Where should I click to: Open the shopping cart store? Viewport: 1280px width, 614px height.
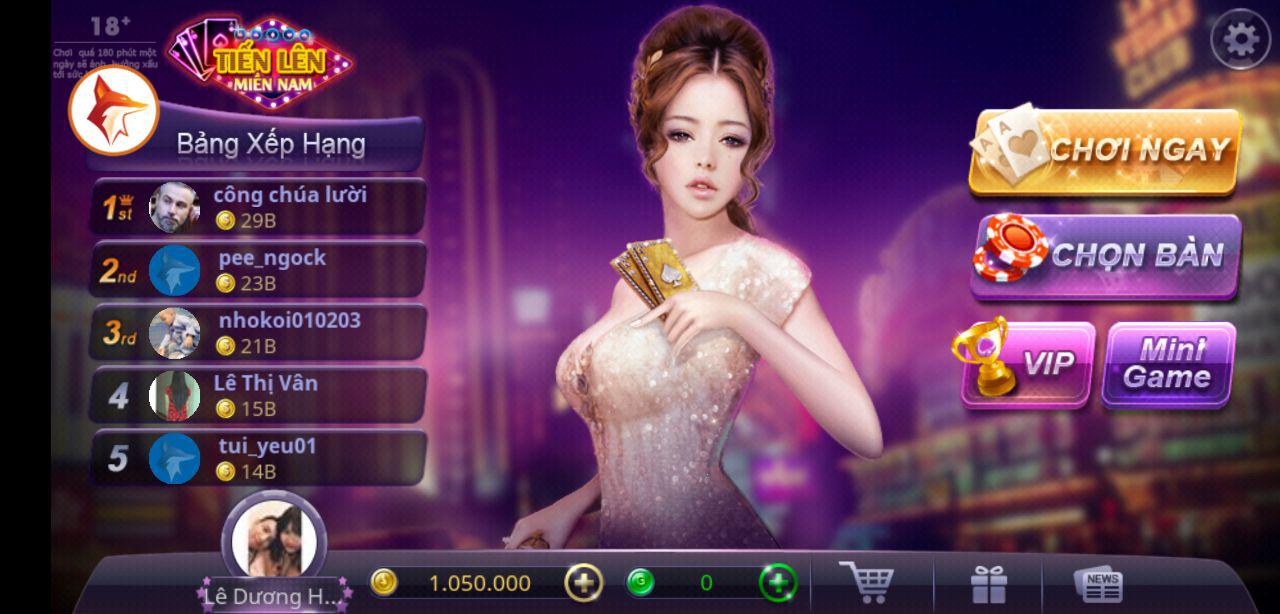coord(866,582)
